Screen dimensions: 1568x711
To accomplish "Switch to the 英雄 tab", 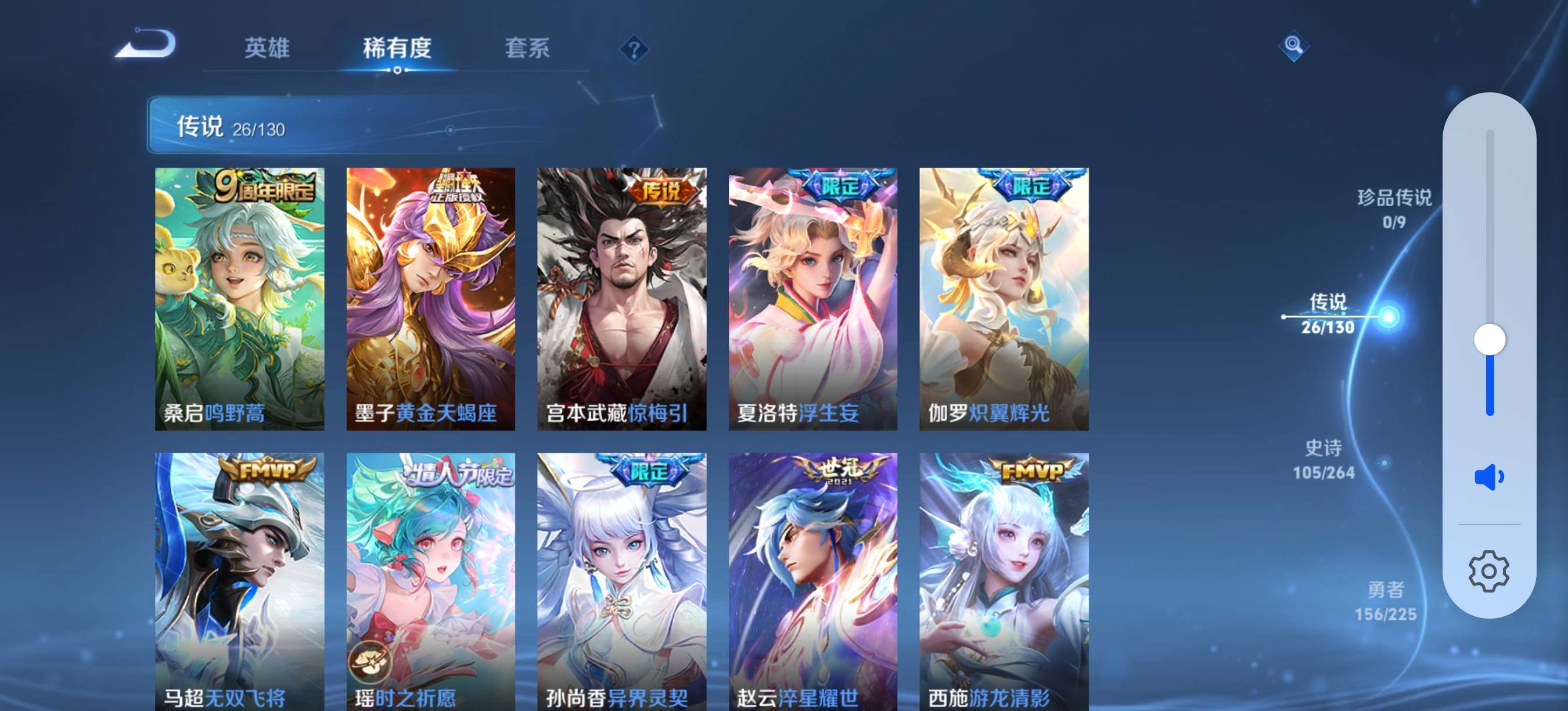I will click(x=267, y=48).
